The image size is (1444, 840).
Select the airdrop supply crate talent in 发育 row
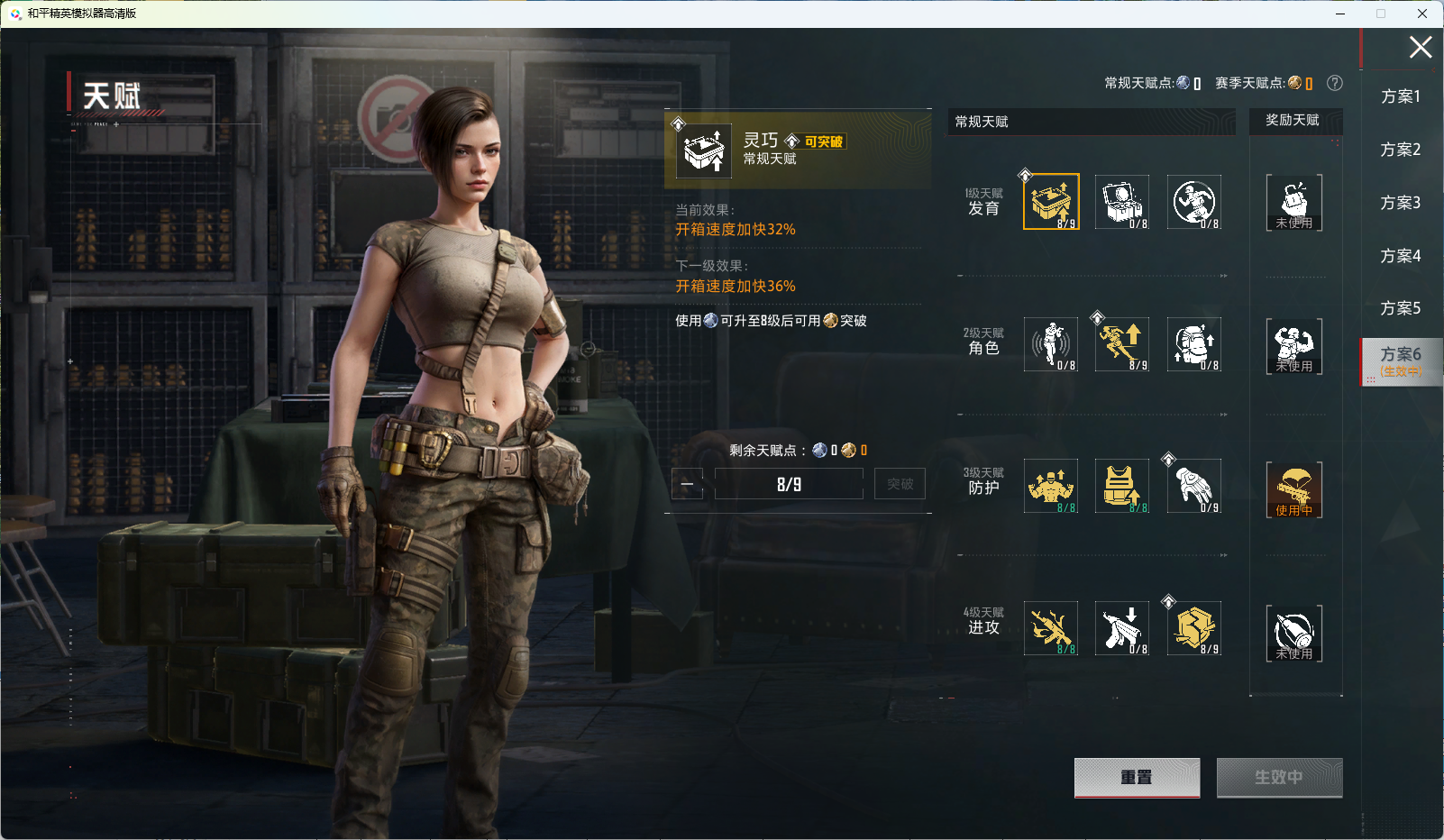[x=1121, y=201]
